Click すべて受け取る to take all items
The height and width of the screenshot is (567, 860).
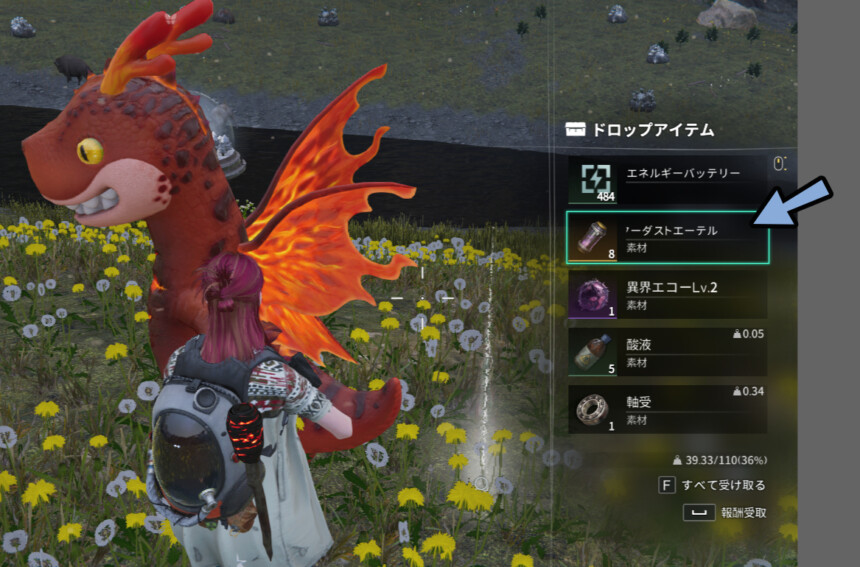tap(722, 485)
